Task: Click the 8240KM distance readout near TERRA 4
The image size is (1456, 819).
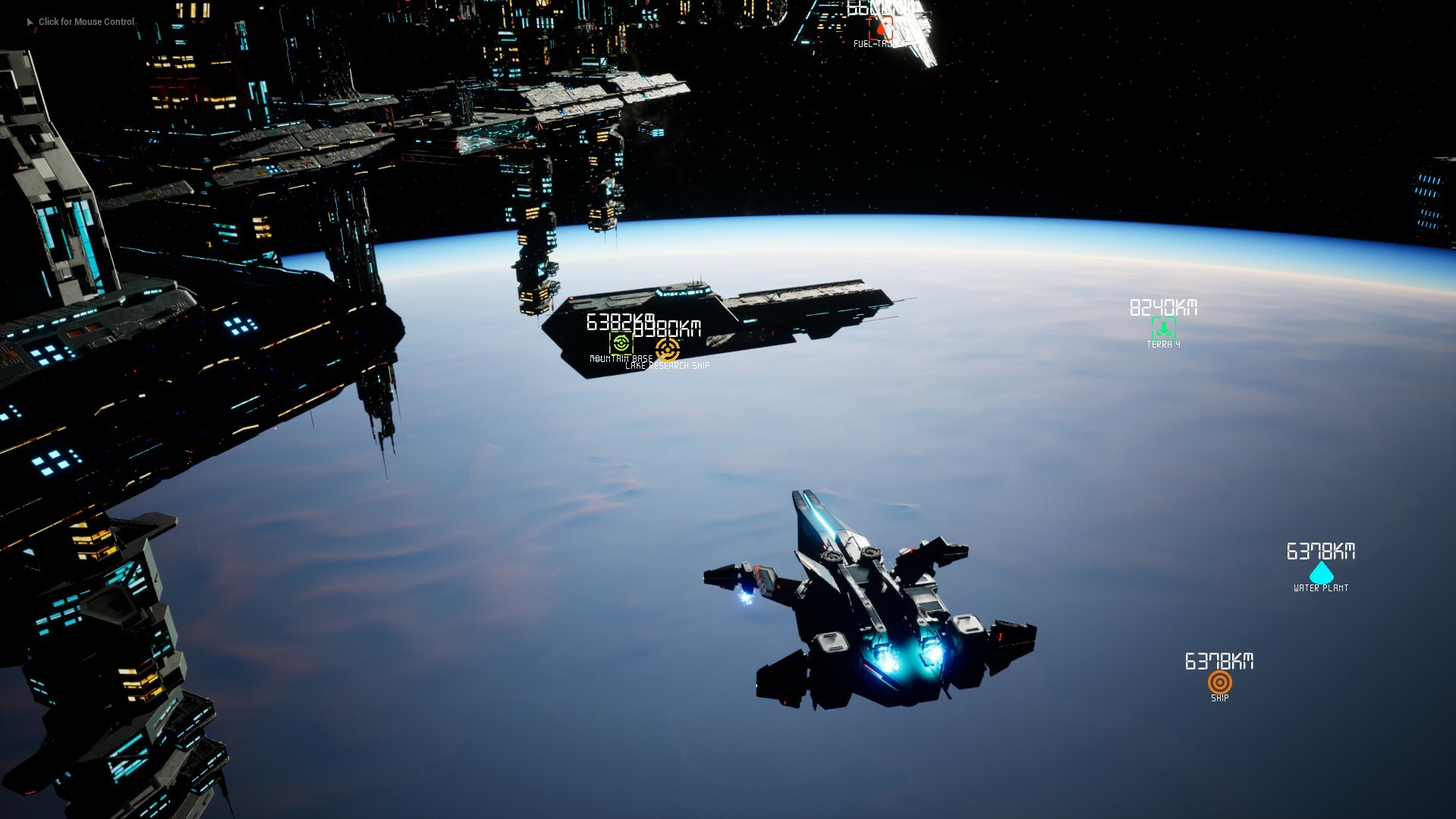Action: 1163,307
